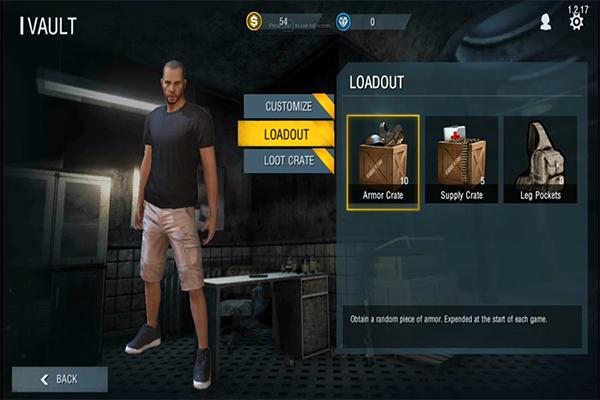Select the Supply Crate item
The image size is (600, 400).
(x=461, y=161)
